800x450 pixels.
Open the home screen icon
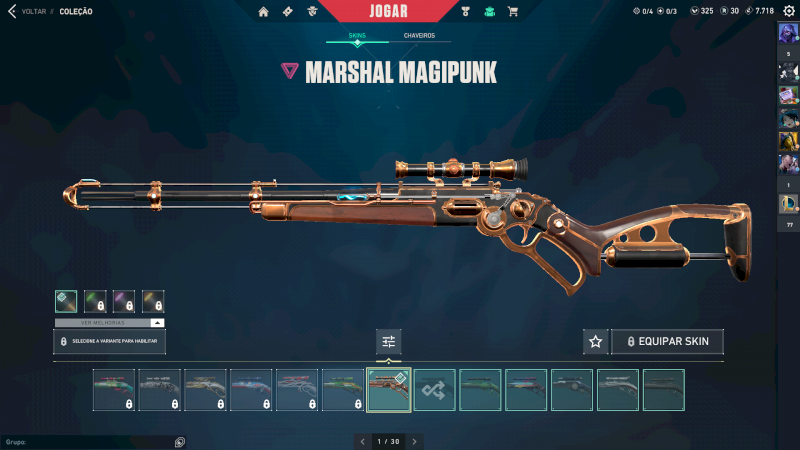tap(264, 12)
